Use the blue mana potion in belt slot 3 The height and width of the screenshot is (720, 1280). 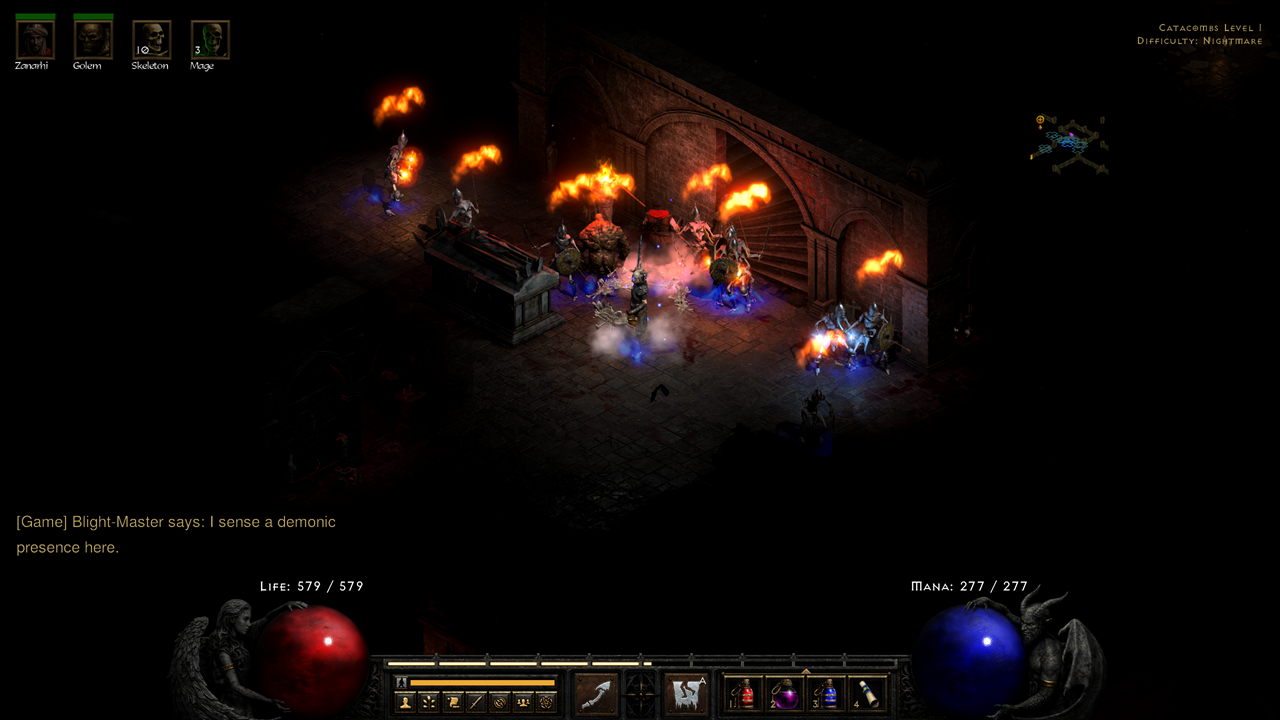(827, 694)
